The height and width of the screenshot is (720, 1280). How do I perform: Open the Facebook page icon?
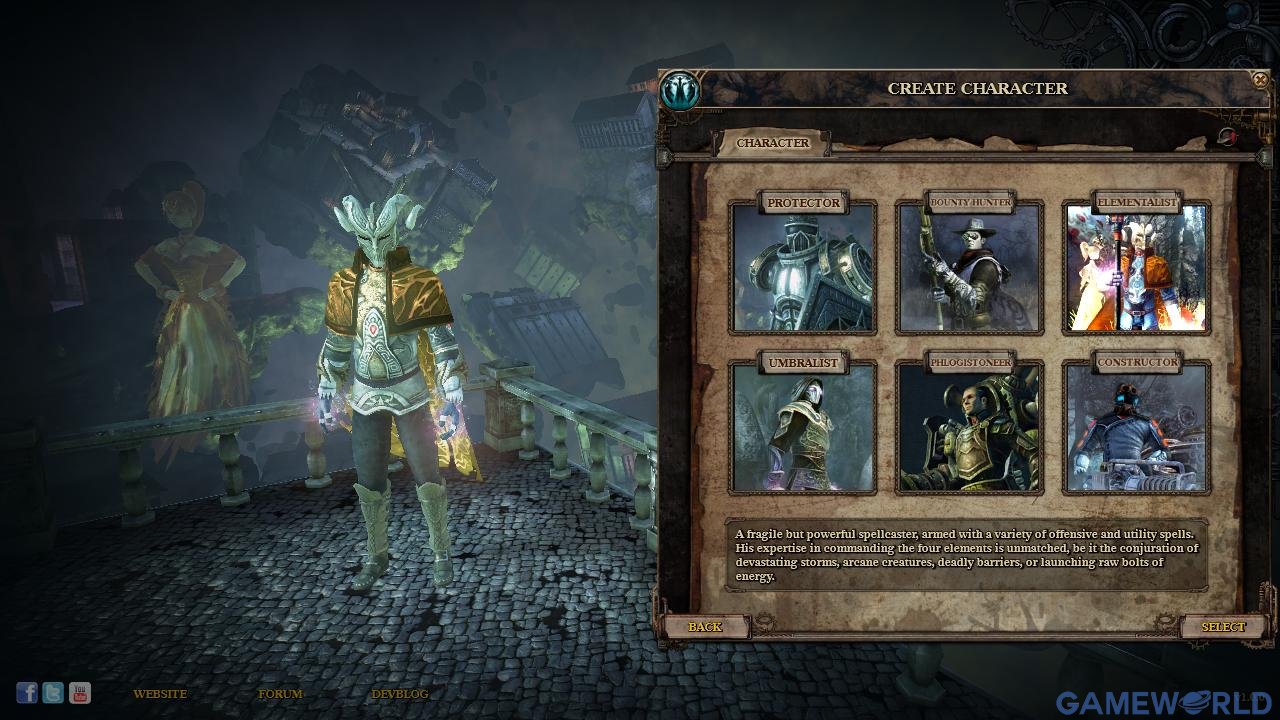click(27, 692)
